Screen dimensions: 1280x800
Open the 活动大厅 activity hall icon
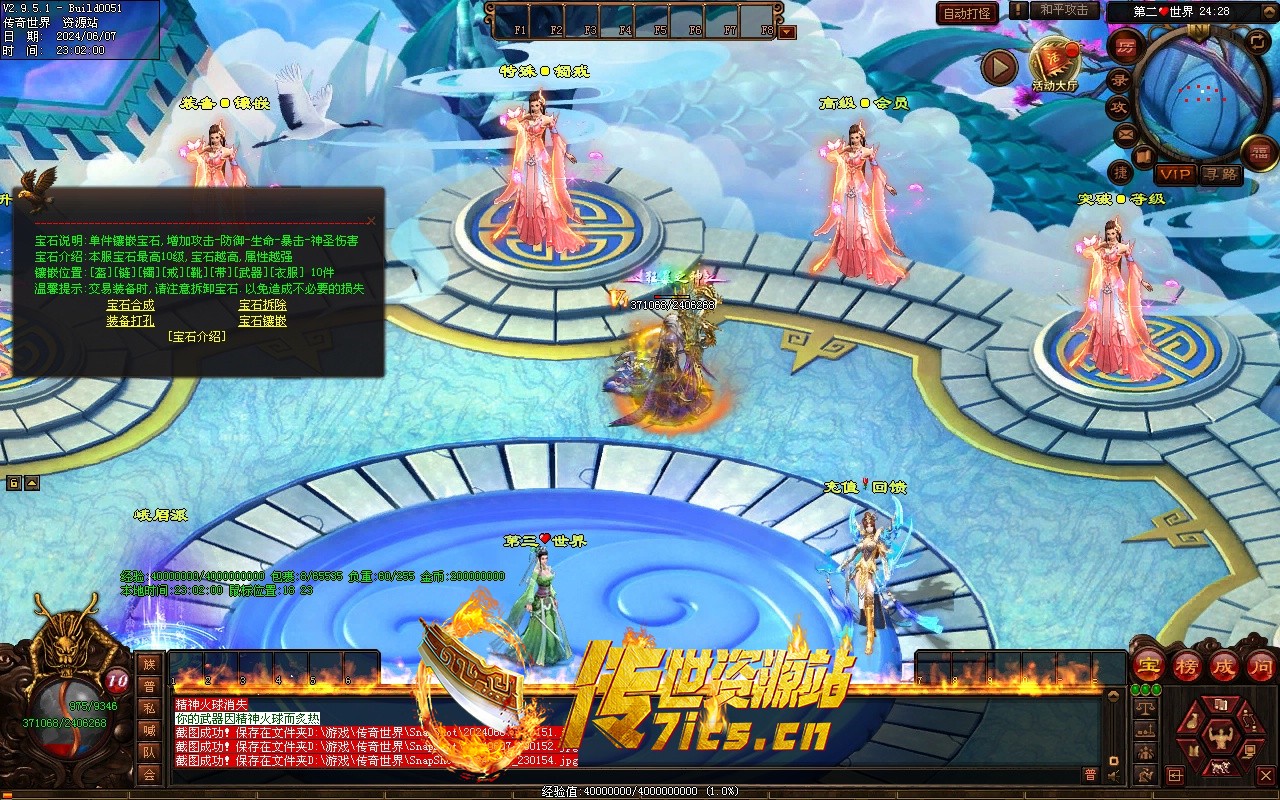click(x=1054, y=63)
